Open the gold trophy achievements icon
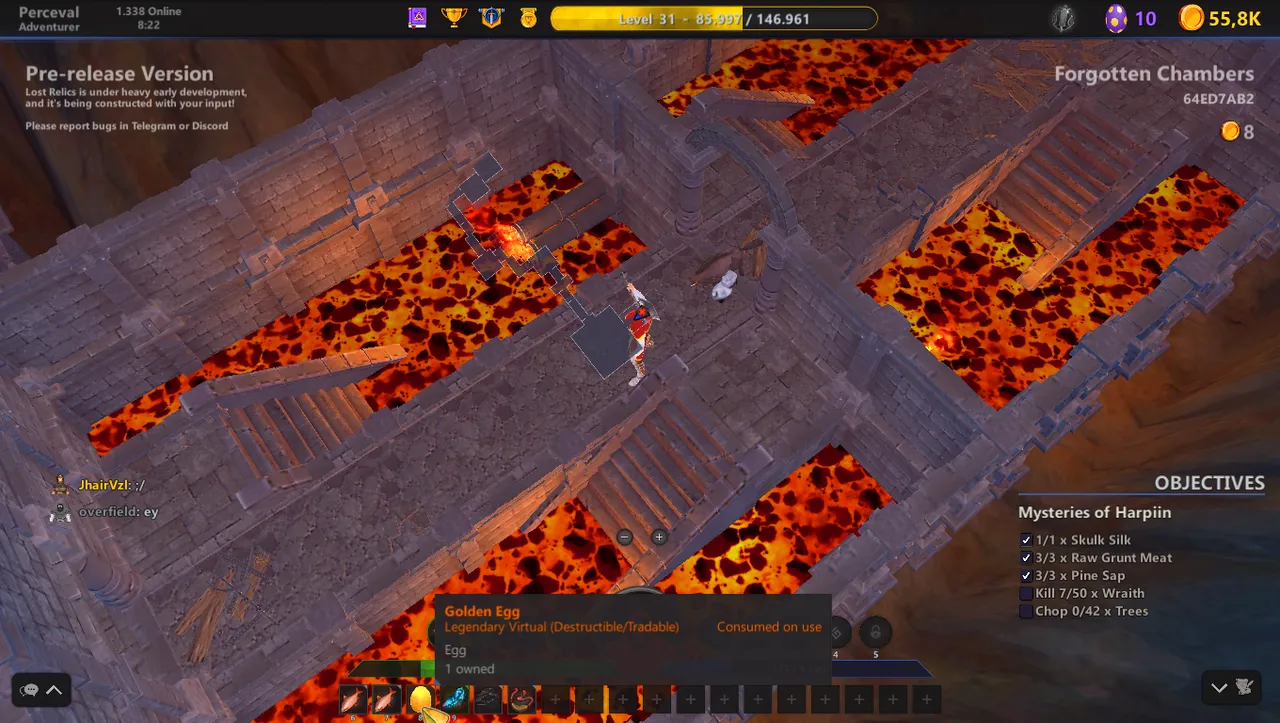Screen dimensions: 1280x723 [454, 18]
